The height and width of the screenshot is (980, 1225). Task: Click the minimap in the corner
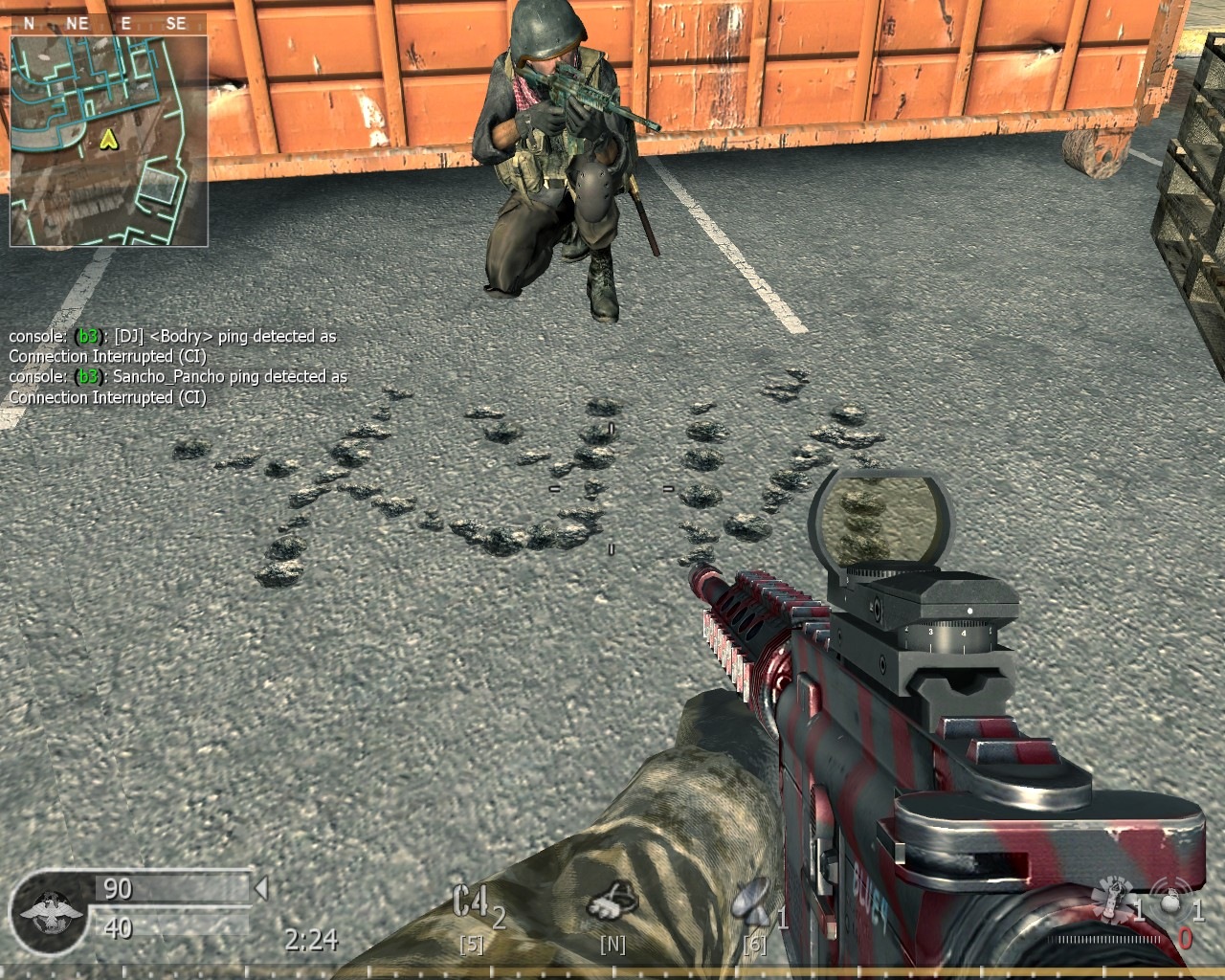108,140
